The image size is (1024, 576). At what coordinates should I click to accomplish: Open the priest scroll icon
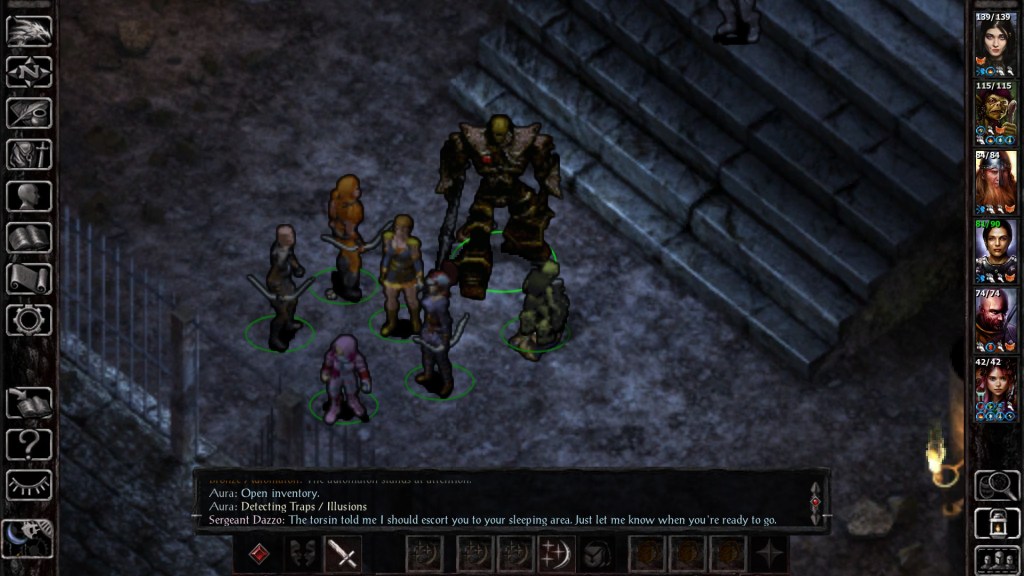click(29, 279)
